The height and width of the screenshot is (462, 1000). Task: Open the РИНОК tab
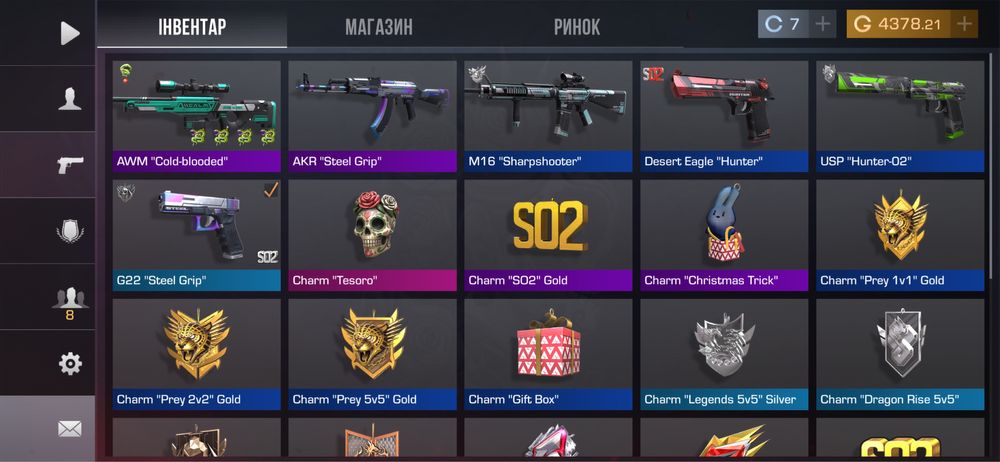(x=576, y=27)
